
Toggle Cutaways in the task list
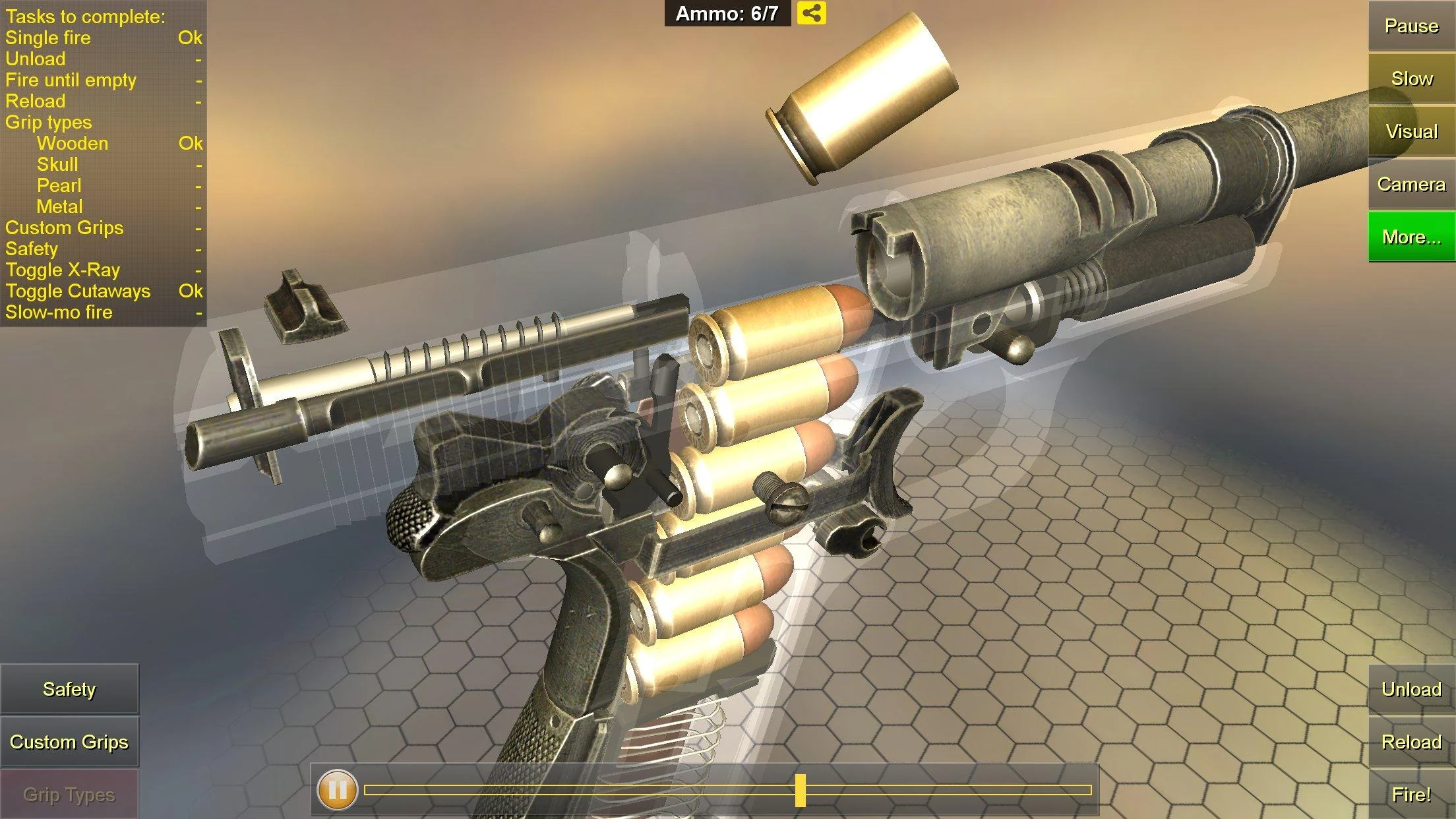click(x=78, y=291)
